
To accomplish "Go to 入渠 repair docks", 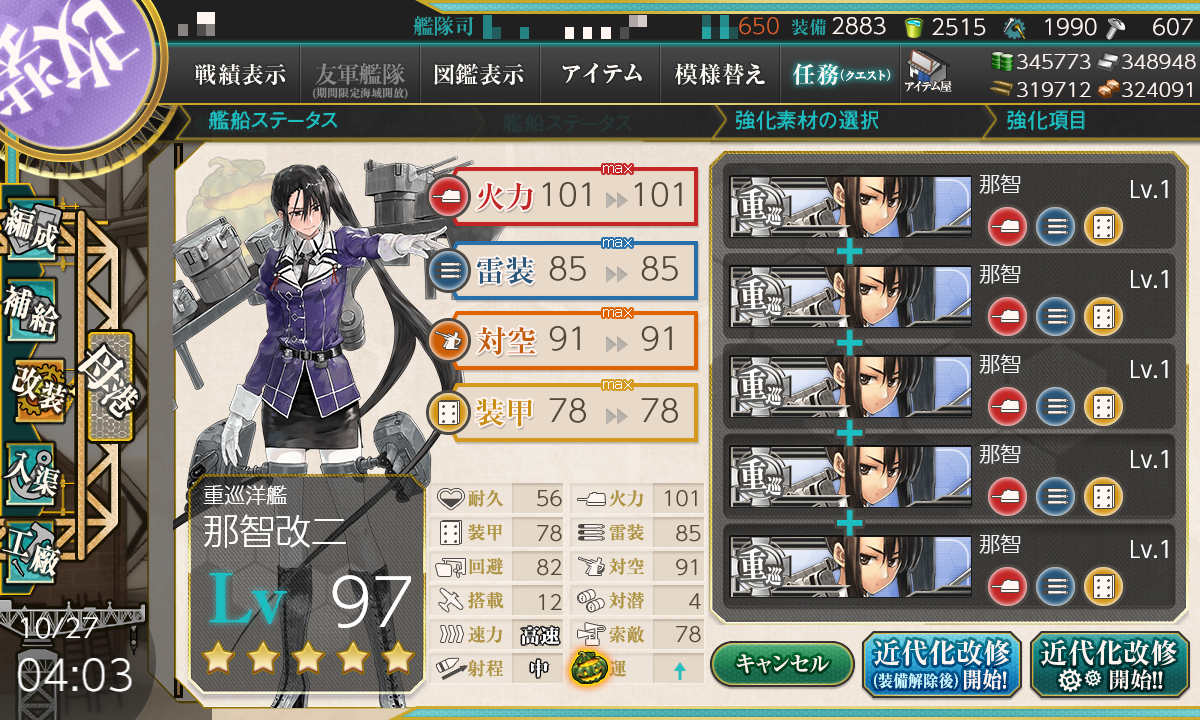I will (30, 470).
